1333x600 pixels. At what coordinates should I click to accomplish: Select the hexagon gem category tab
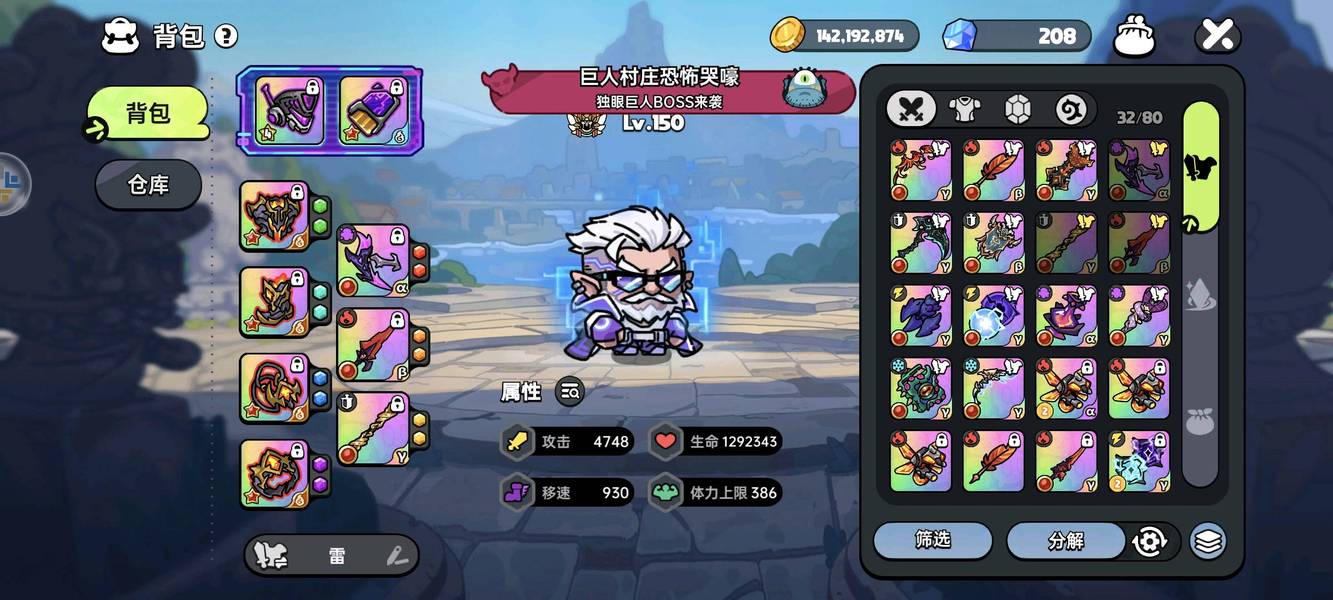tap(1017, 110)
